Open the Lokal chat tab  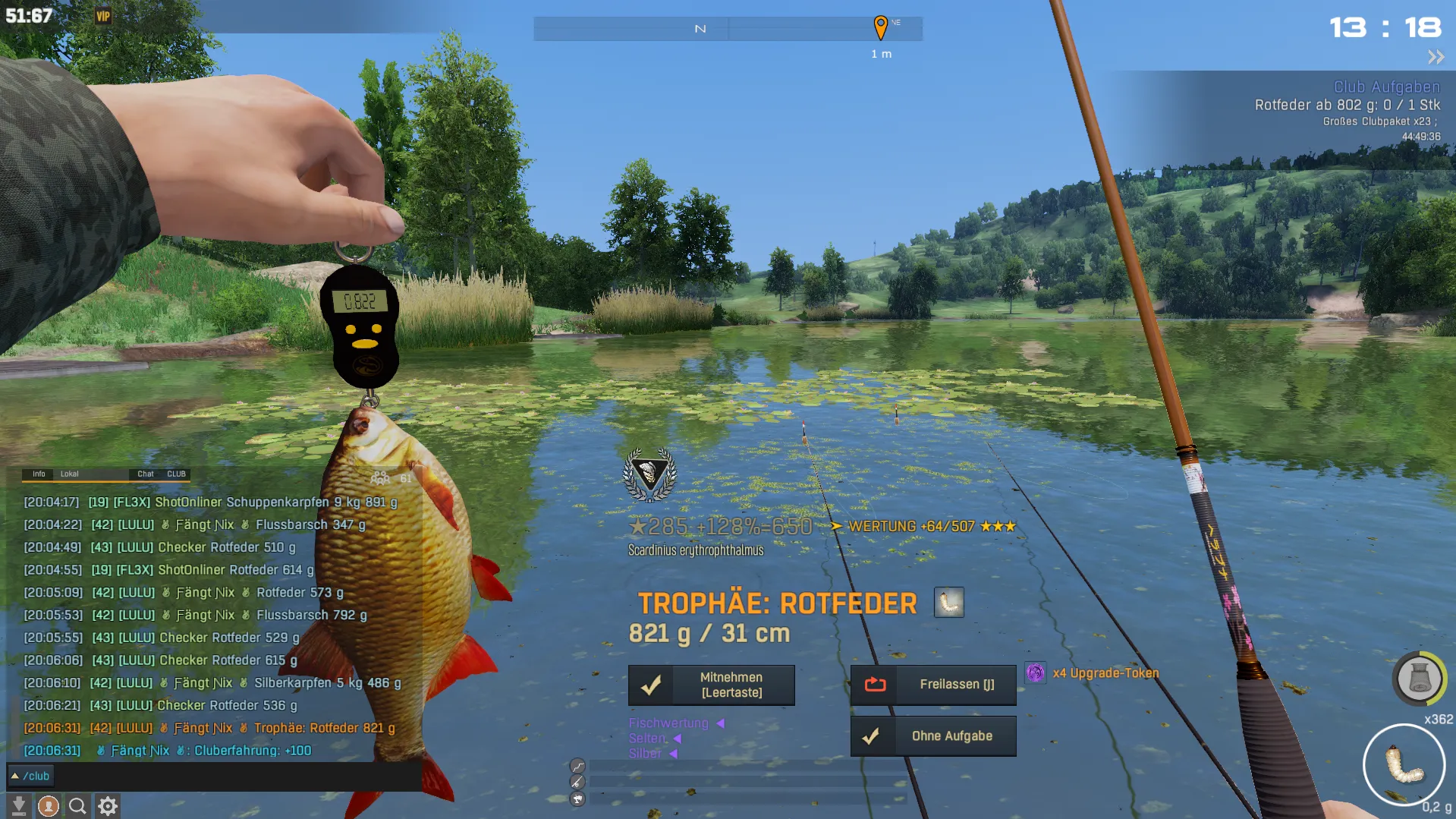coord(70,474)
